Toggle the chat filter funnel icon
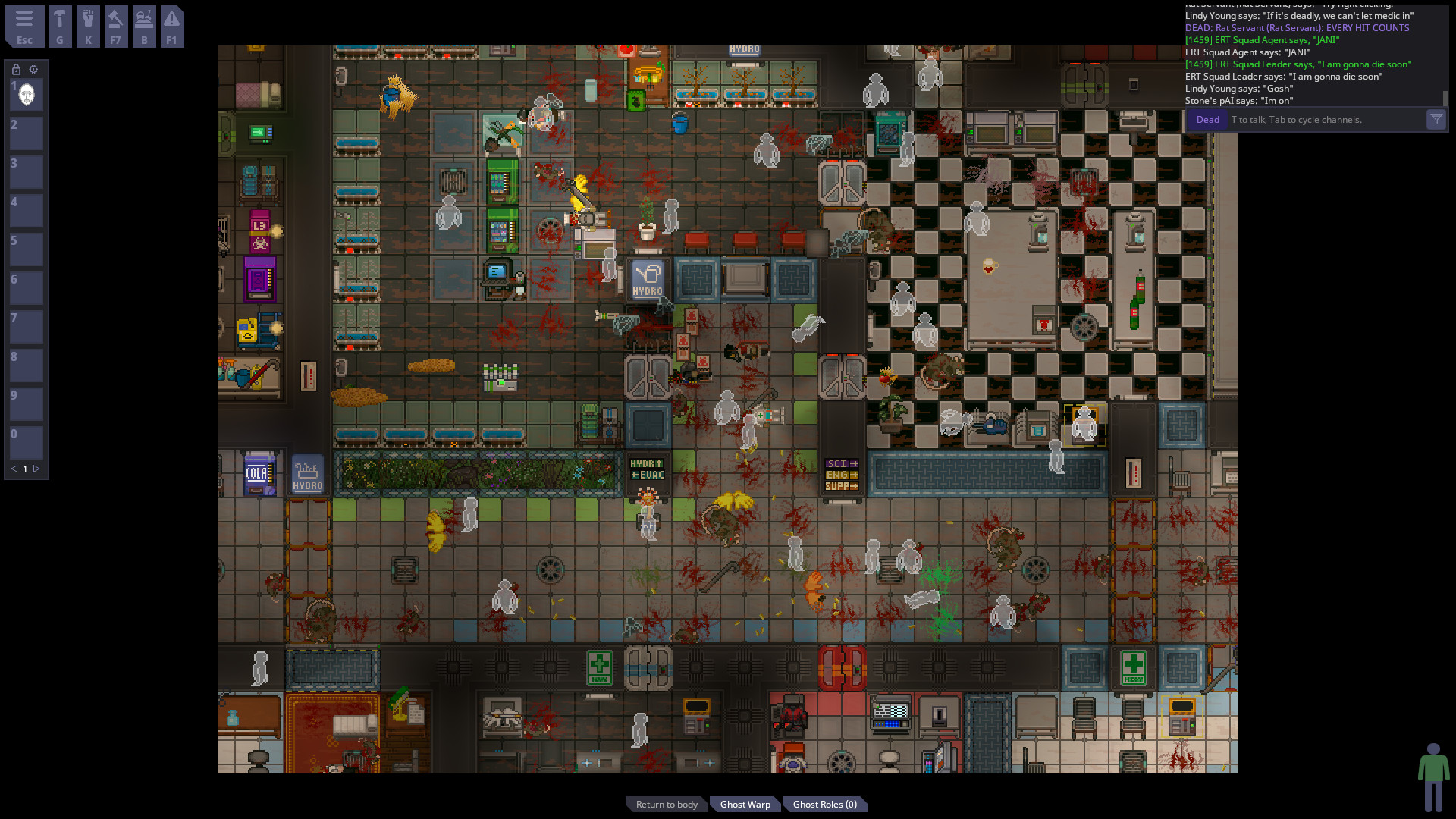Viewport: 1456px width, 819px height. (1436, 119)
